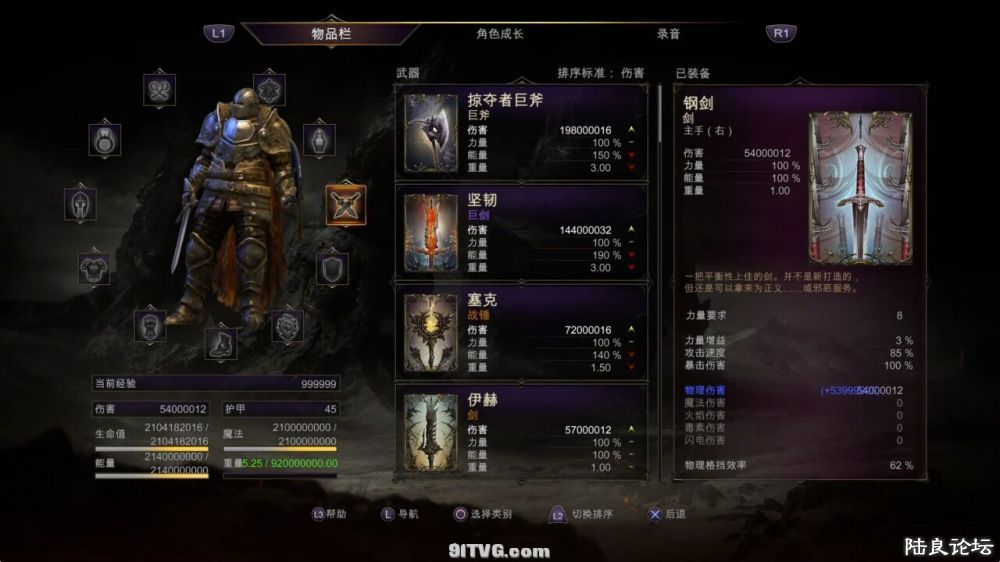This screenshot has height=562, width=1000.
Task: Switch to the 角色成长 tab
Action: coord(499,34)
